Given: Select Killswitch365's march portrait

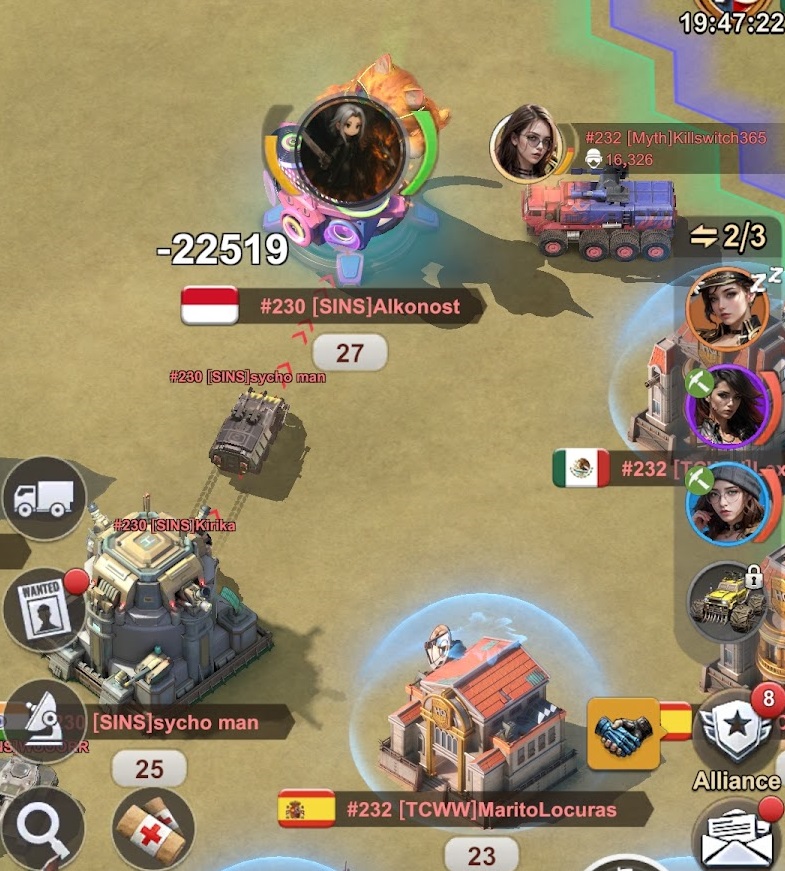Looking at the screenshot, I should click(x=529, y=145).
